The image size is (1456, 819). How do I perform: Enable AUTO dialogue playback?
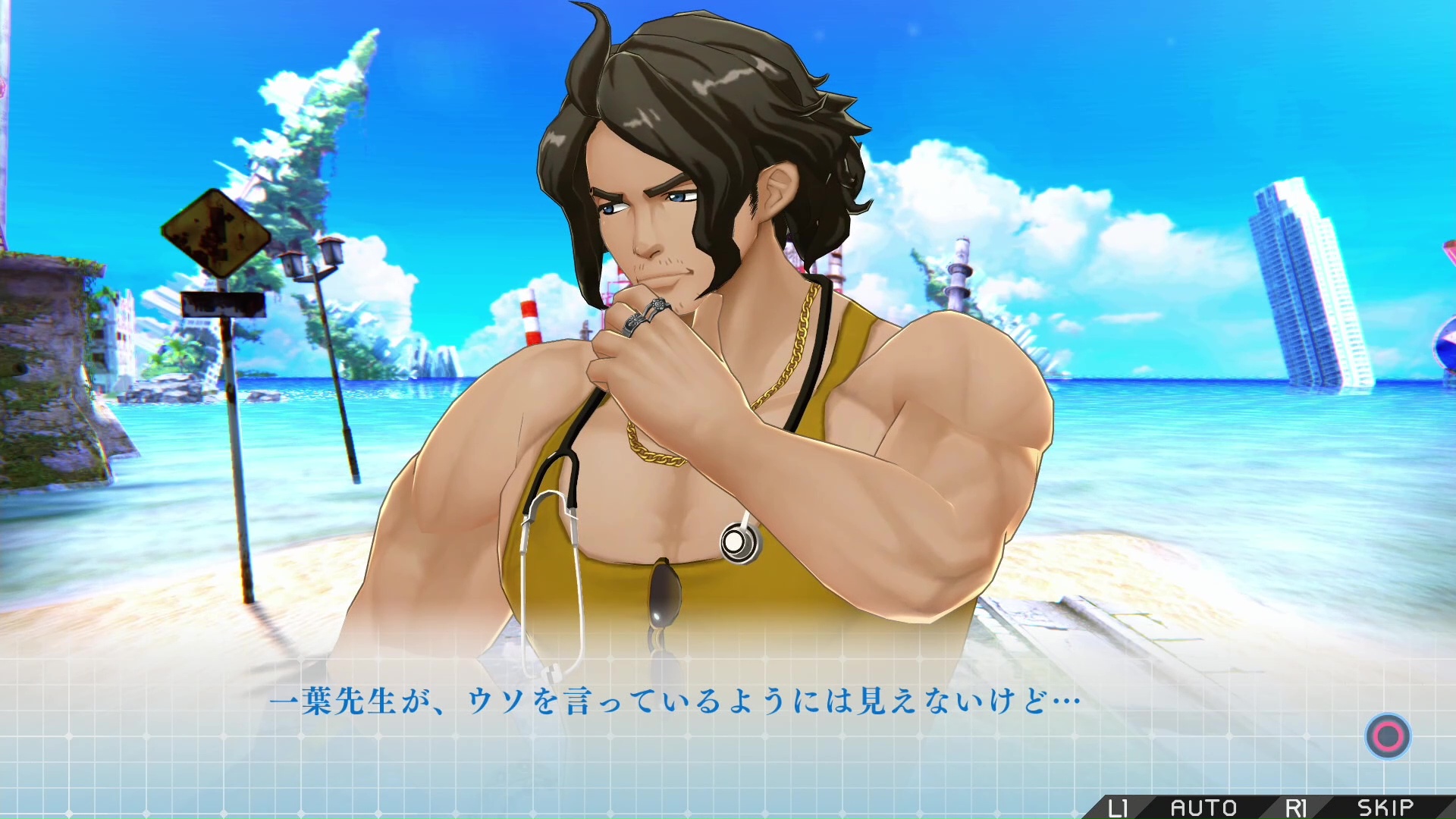coord(1203,807)
